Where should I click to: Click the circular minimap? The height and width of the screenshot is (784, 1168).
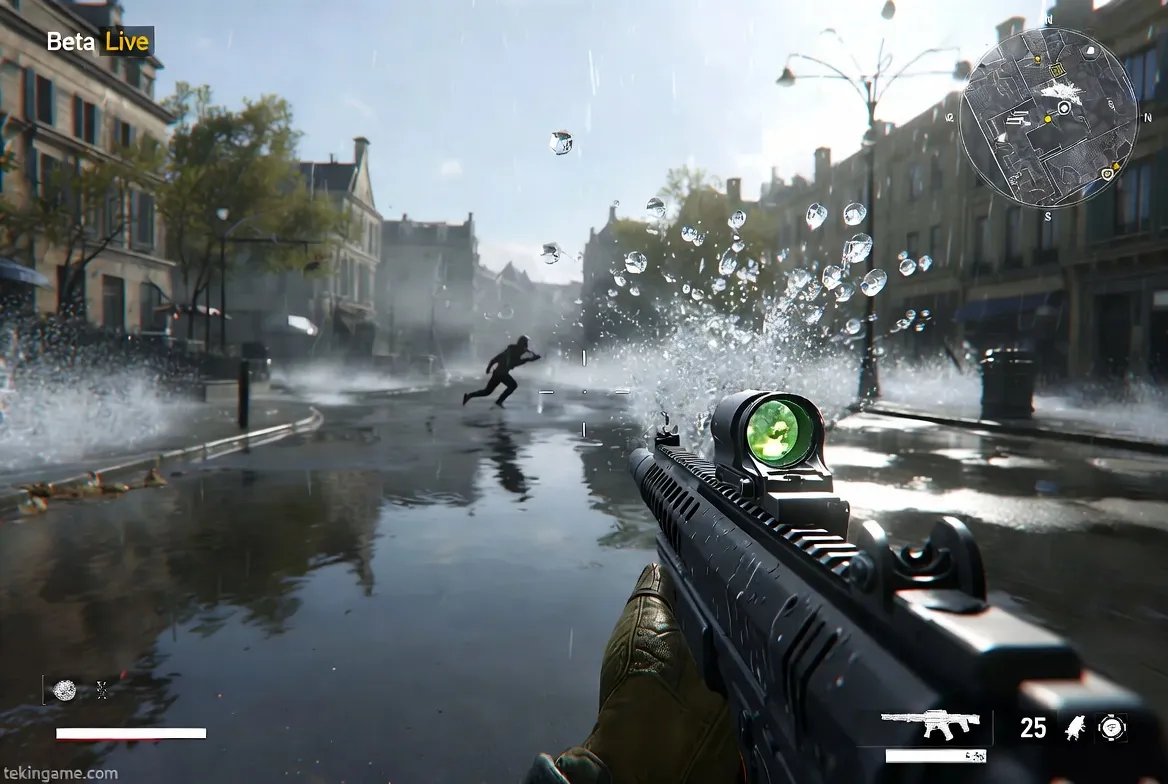coord(1049,117)
